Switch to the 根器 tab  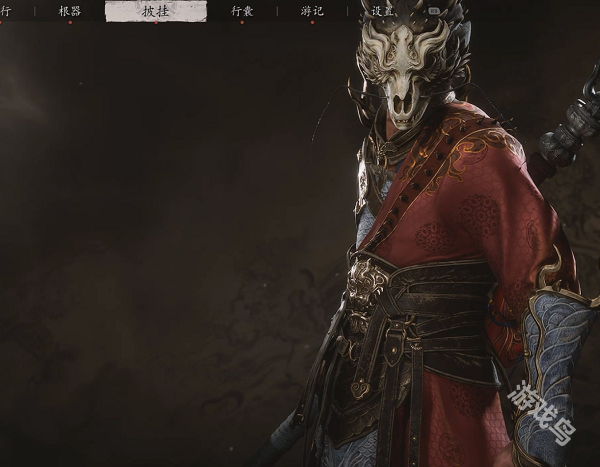click(x=70, y=11)
